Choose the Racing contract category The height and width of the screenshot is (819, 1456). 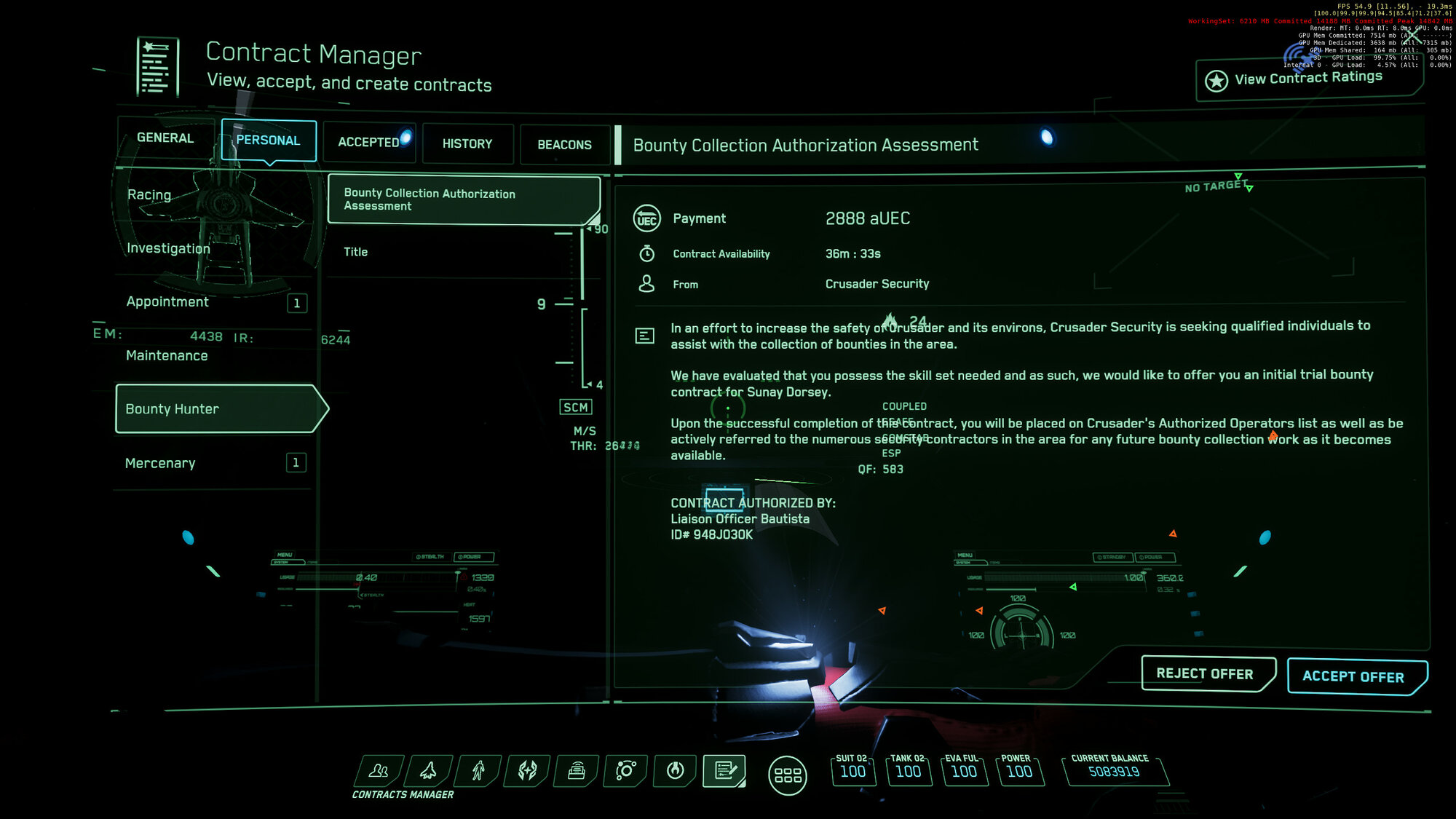click(149, 195)
